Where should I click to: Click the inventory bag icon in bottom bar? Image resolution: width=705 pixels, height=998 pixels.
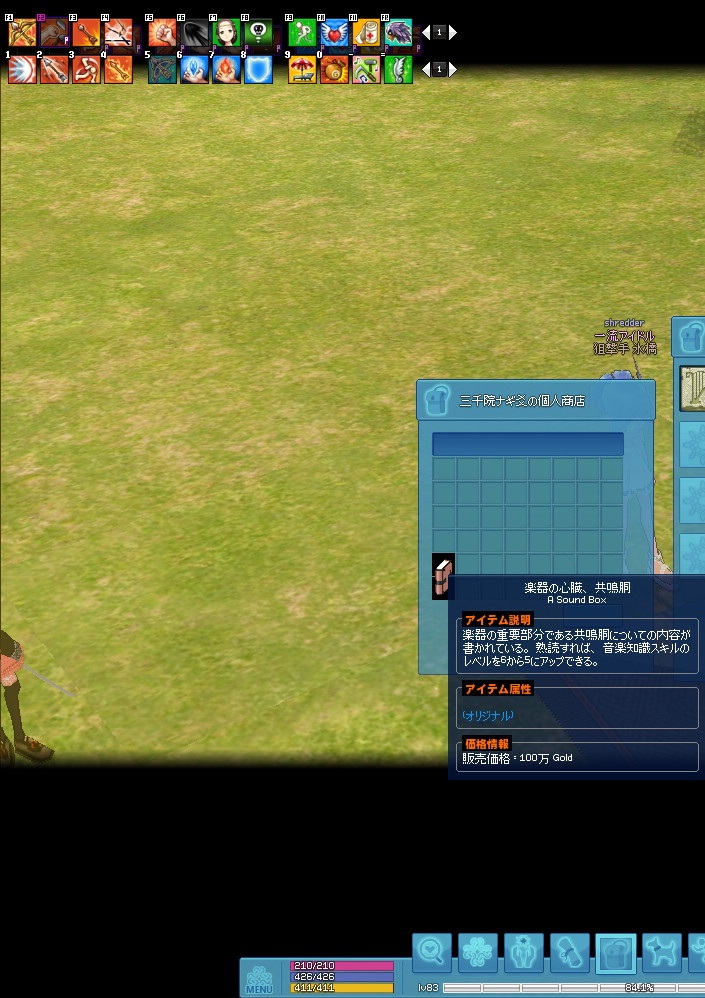click(x=616, y=953)
